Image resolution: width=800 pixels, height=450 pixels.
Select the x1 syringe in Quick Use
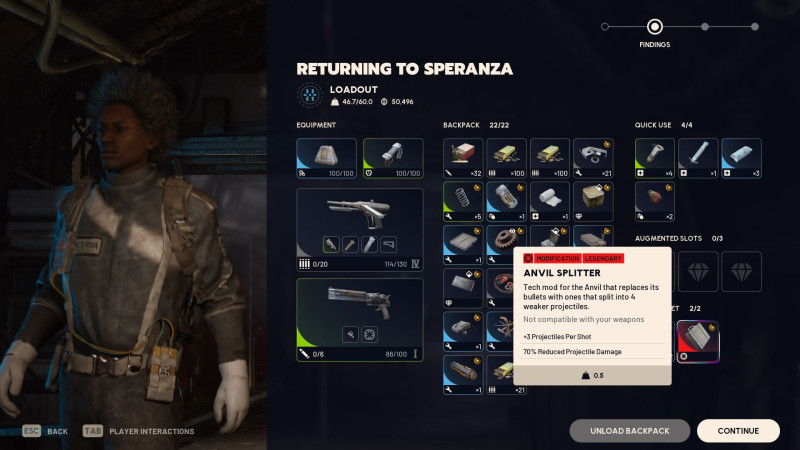[698, 158]
